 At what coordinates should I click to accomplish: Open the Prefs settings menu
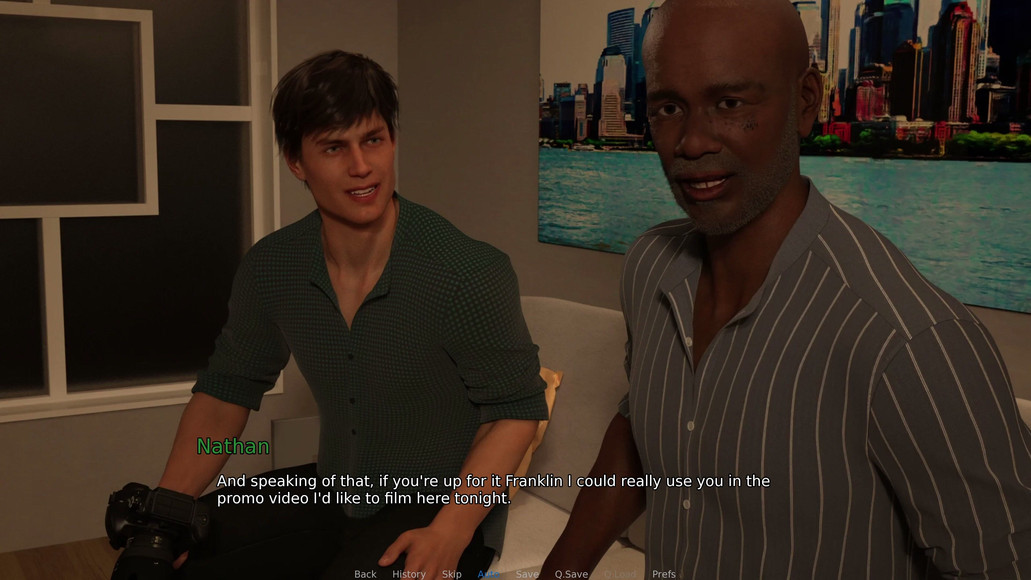(664, 574)
